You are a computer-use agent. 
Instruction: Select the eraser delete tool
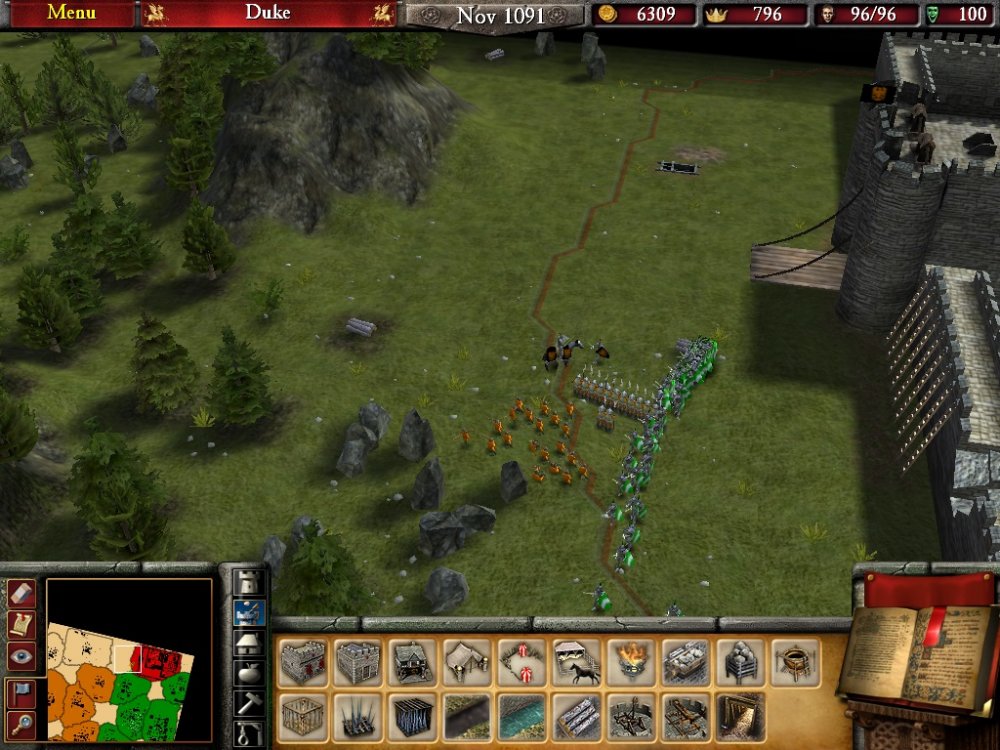(x=22, y=593)
